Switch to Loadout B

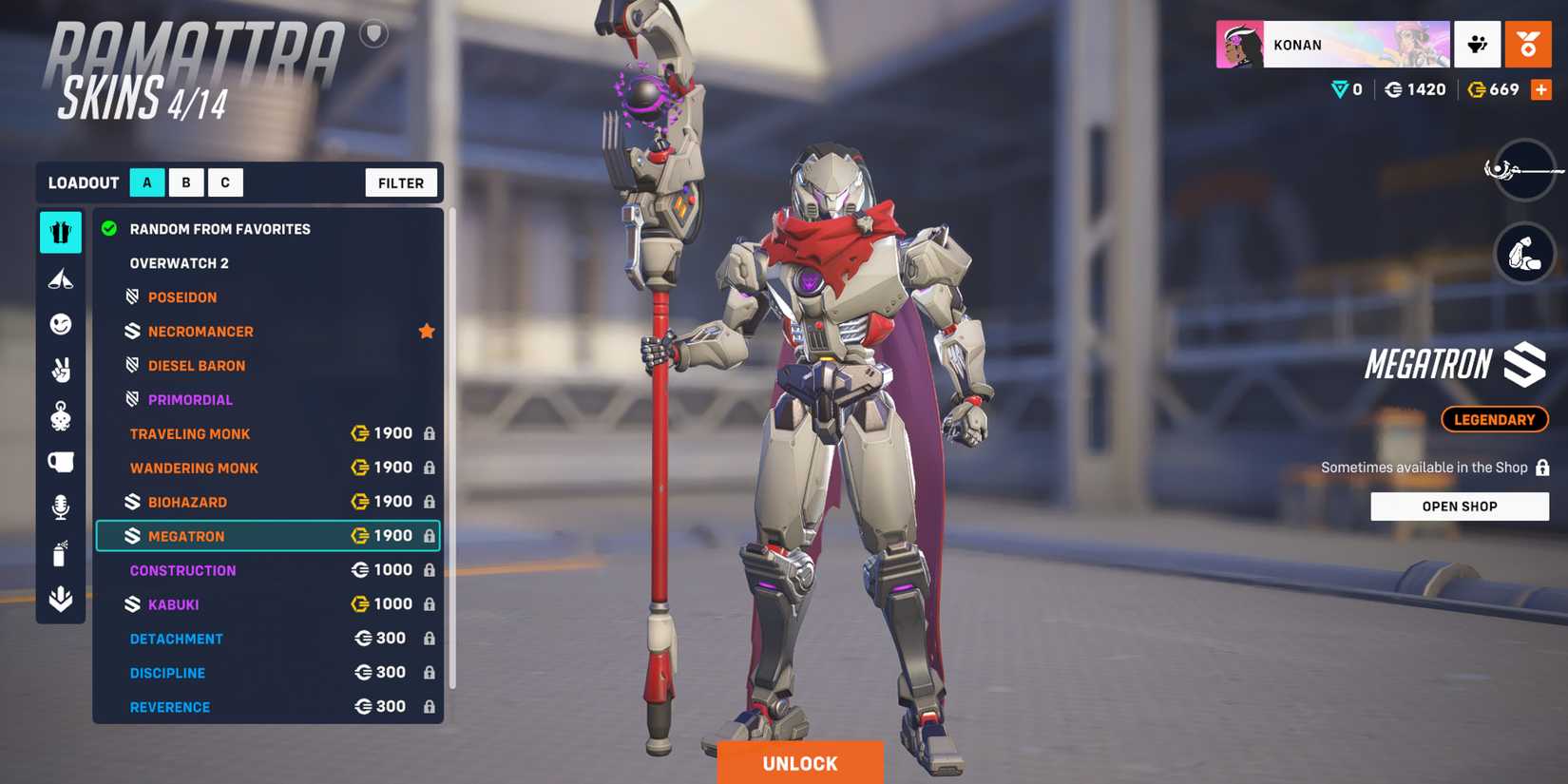click(x=185, y=182)
